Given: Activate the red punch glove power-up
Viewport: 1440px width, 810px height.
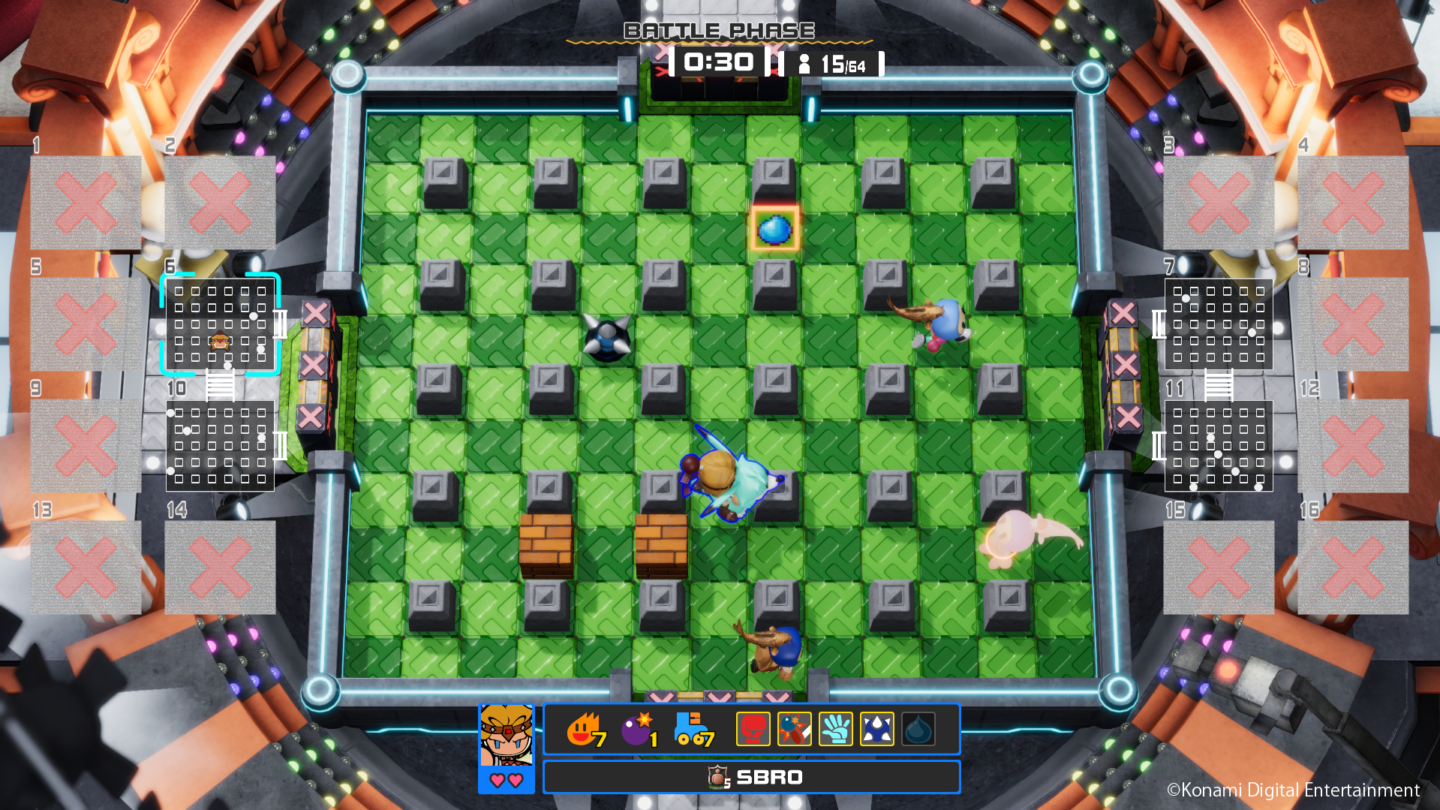Looking at the screenshot, I should (x=751, y=728).
